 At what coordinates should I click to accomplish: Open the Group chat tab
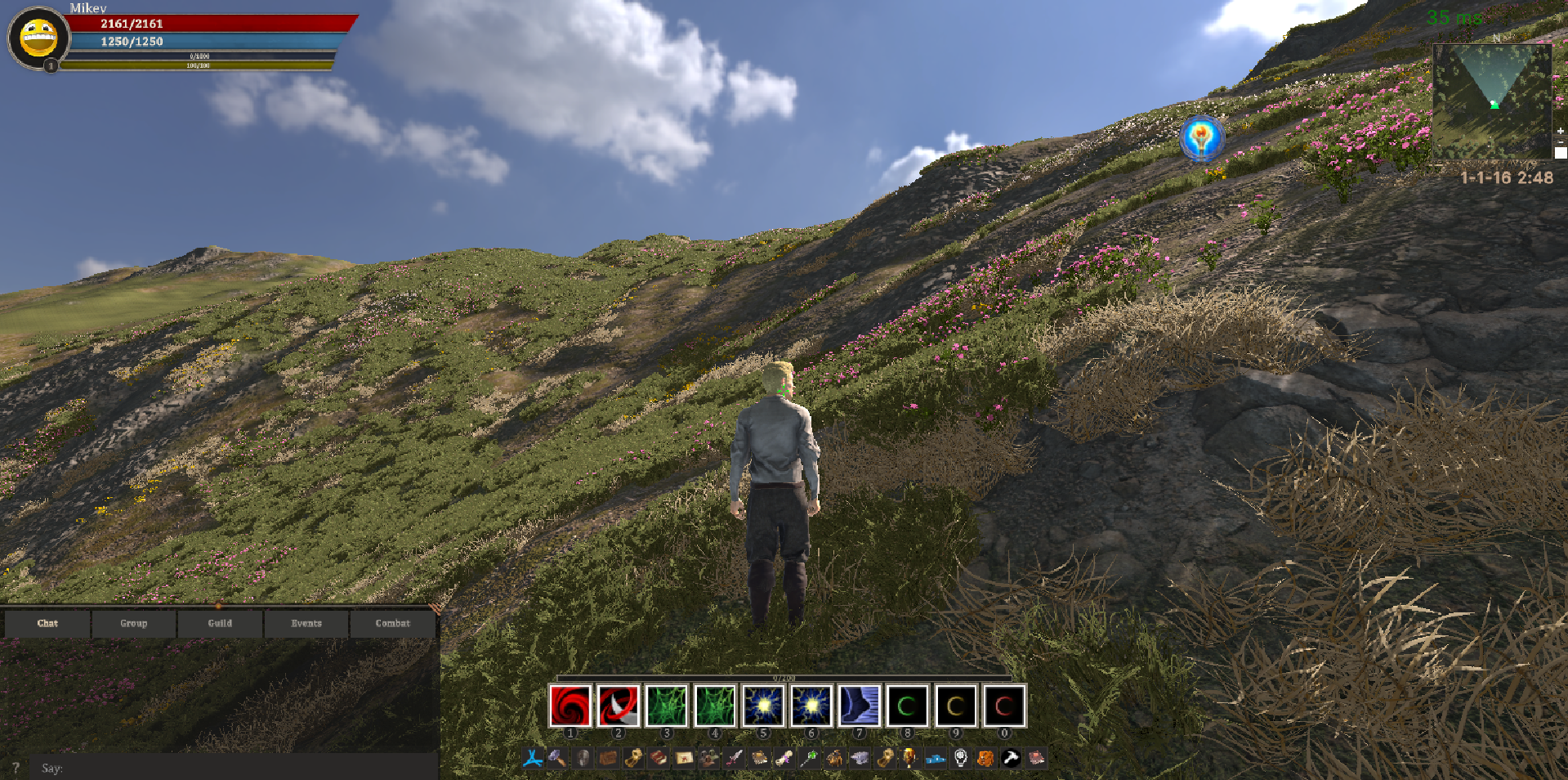click(x=134, y=623)
